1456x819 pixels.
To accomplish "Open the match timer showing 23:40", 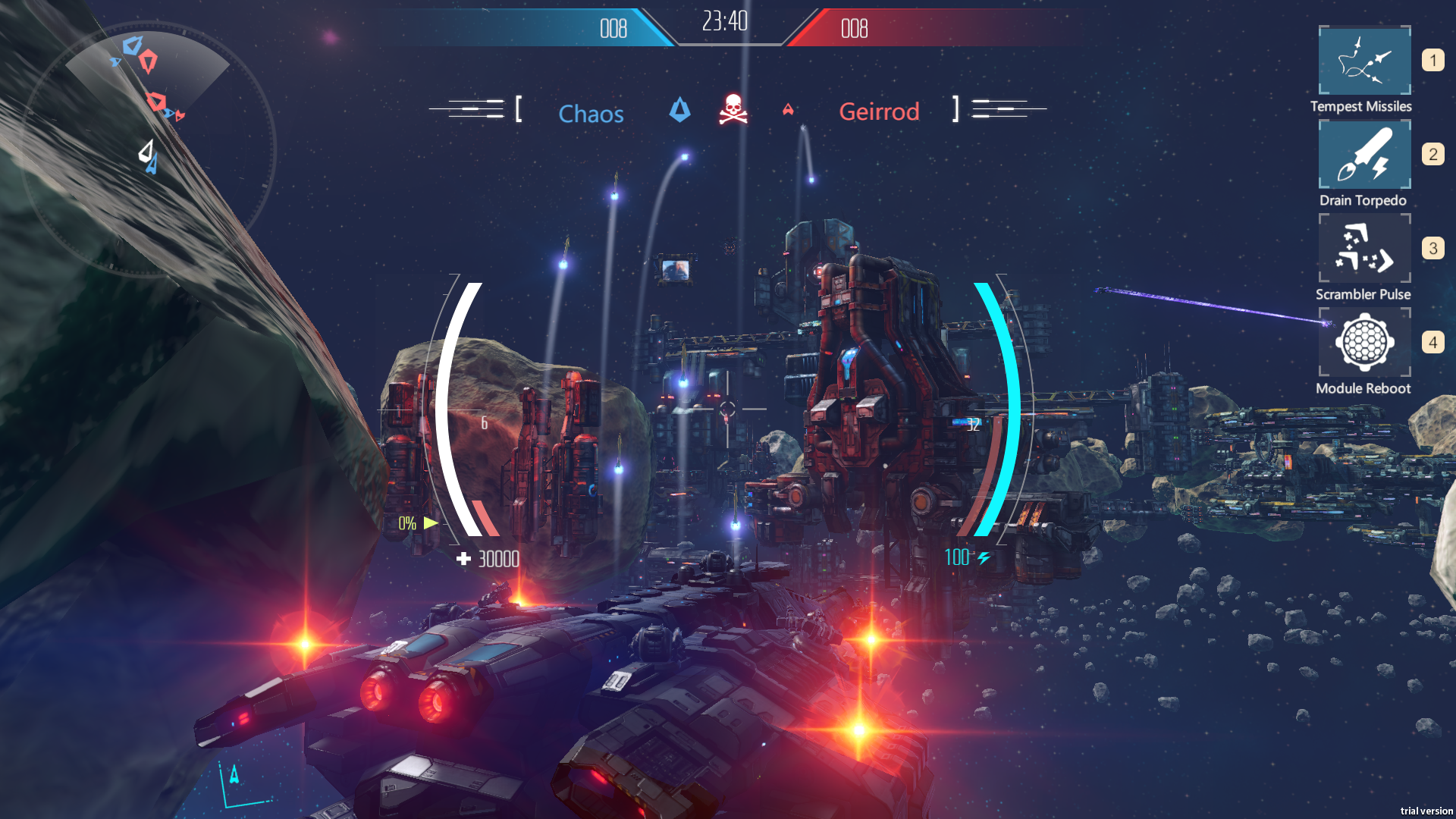I will pyautogui.click(x=726, y=22).
